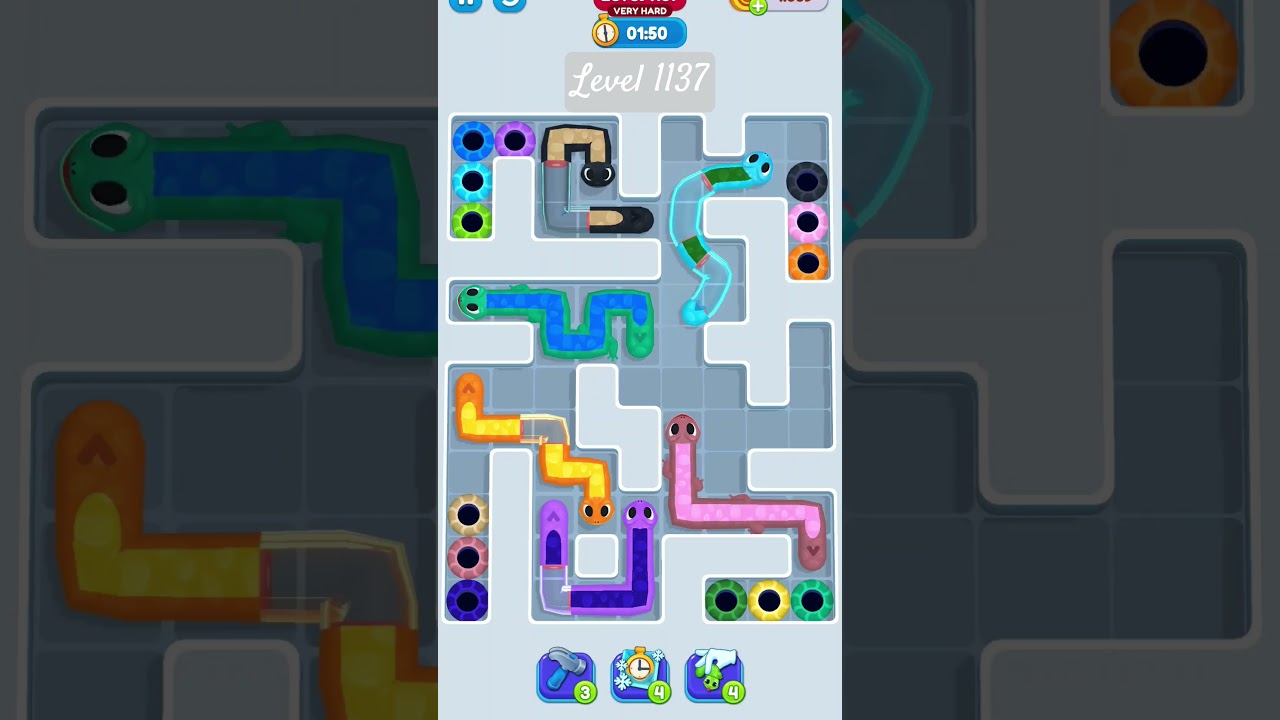1280x720 pixels.
Task: Use the hammer power-up
Action: [566, 675]
